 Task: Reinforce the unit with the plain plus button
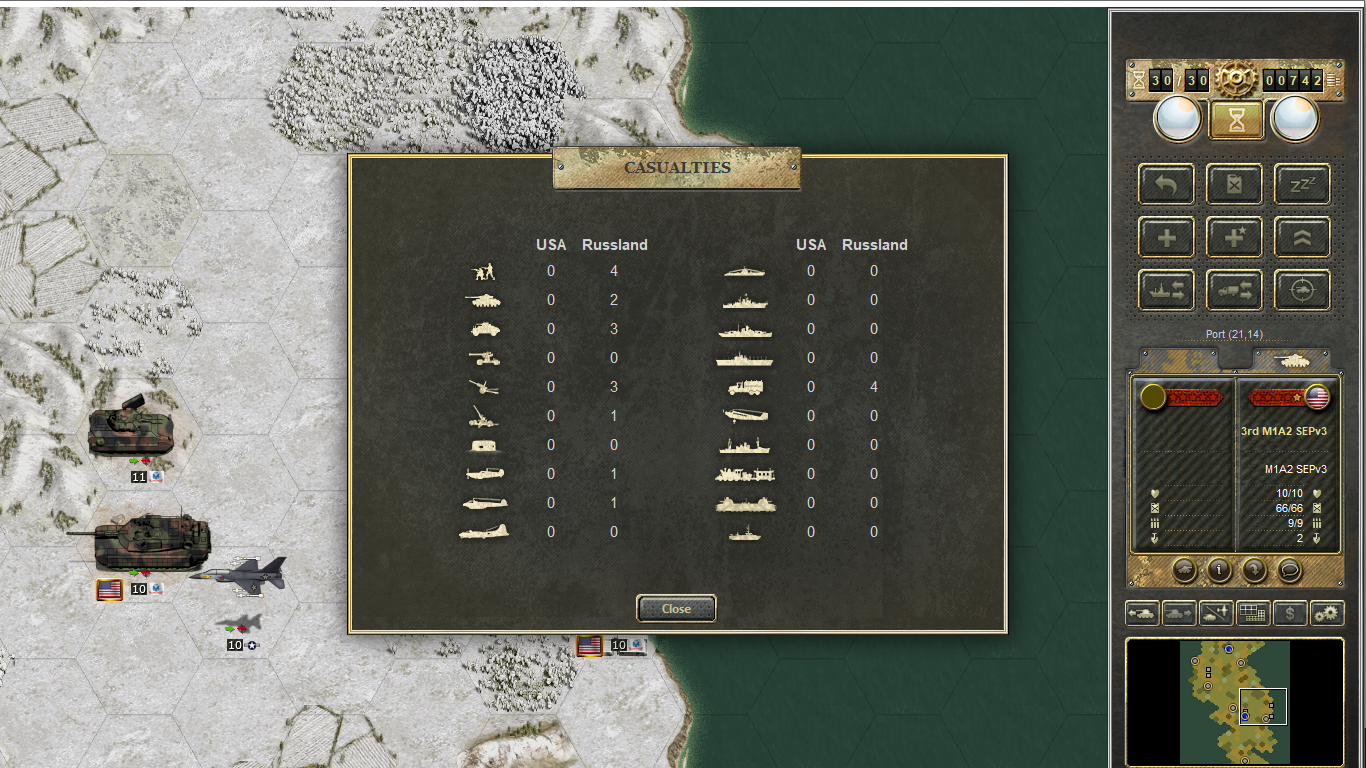pyautogui.click(x=1166, y=237)
